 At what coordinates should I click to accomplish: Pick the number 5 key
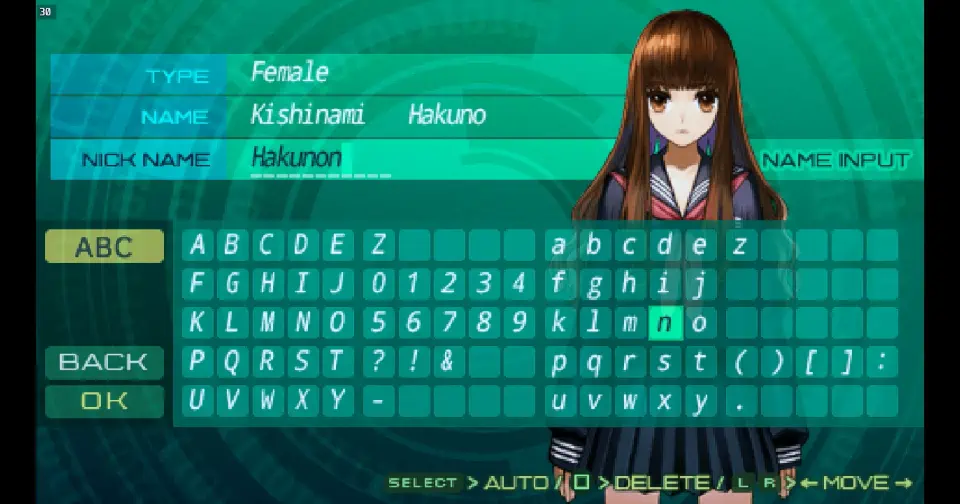378,323
